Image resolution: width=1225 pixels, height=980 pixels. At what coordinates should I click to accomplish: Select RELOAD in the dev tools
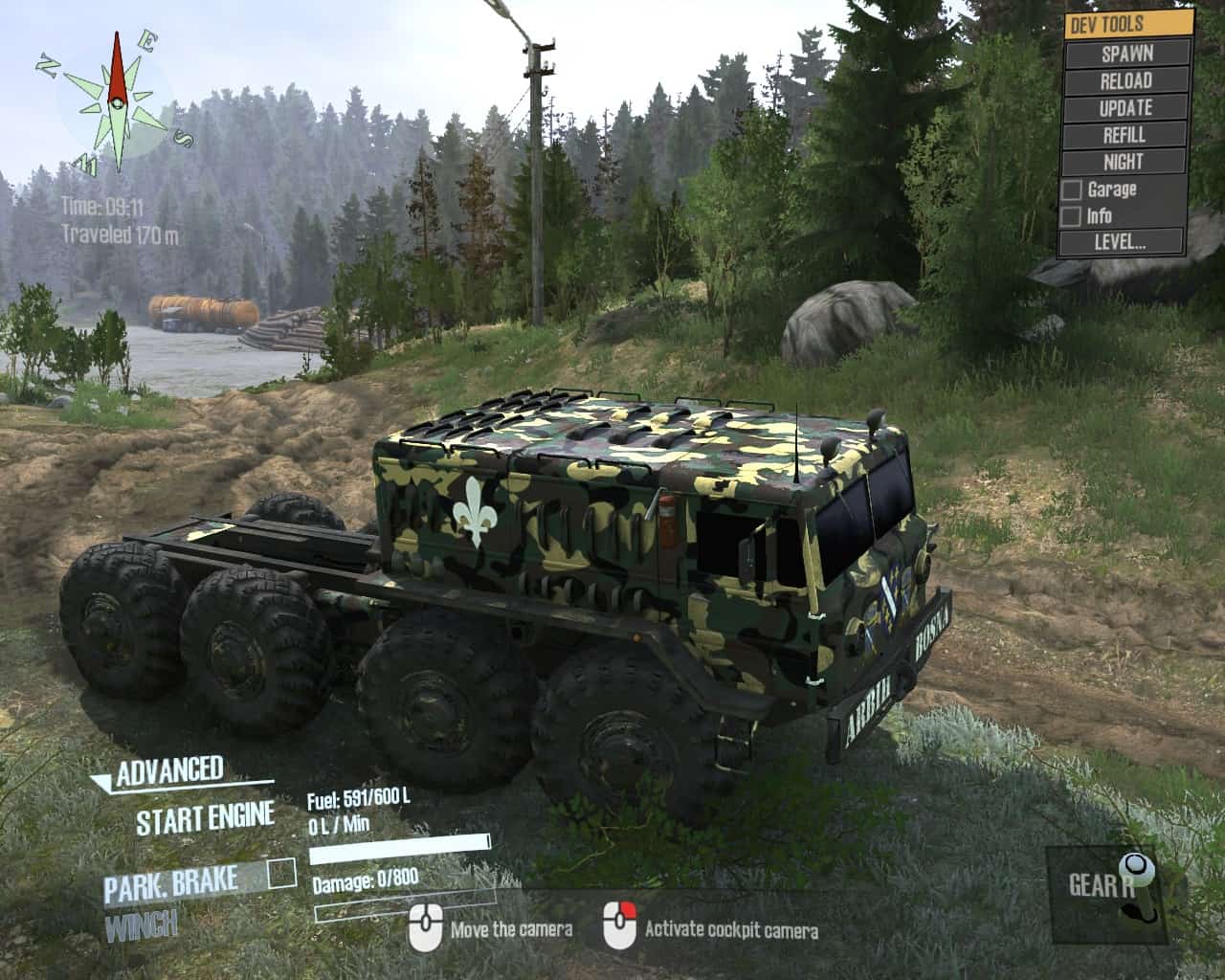pos(1125,81)
